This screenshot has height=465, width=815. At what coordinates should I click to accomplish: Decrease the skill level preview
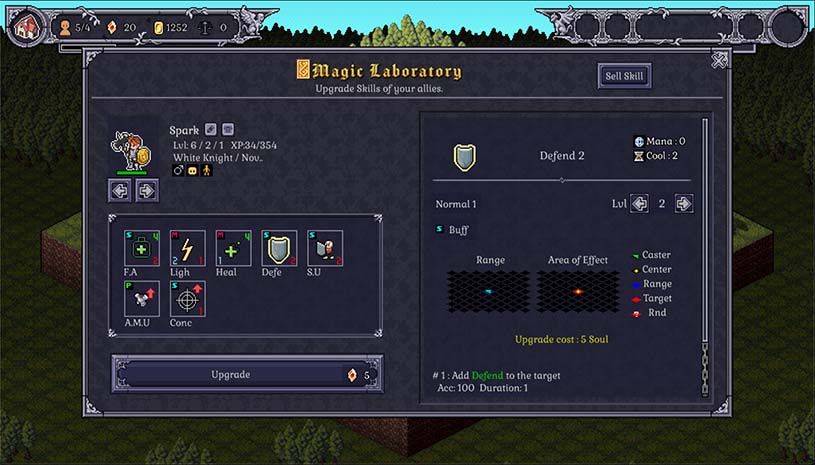coord(639,204)
